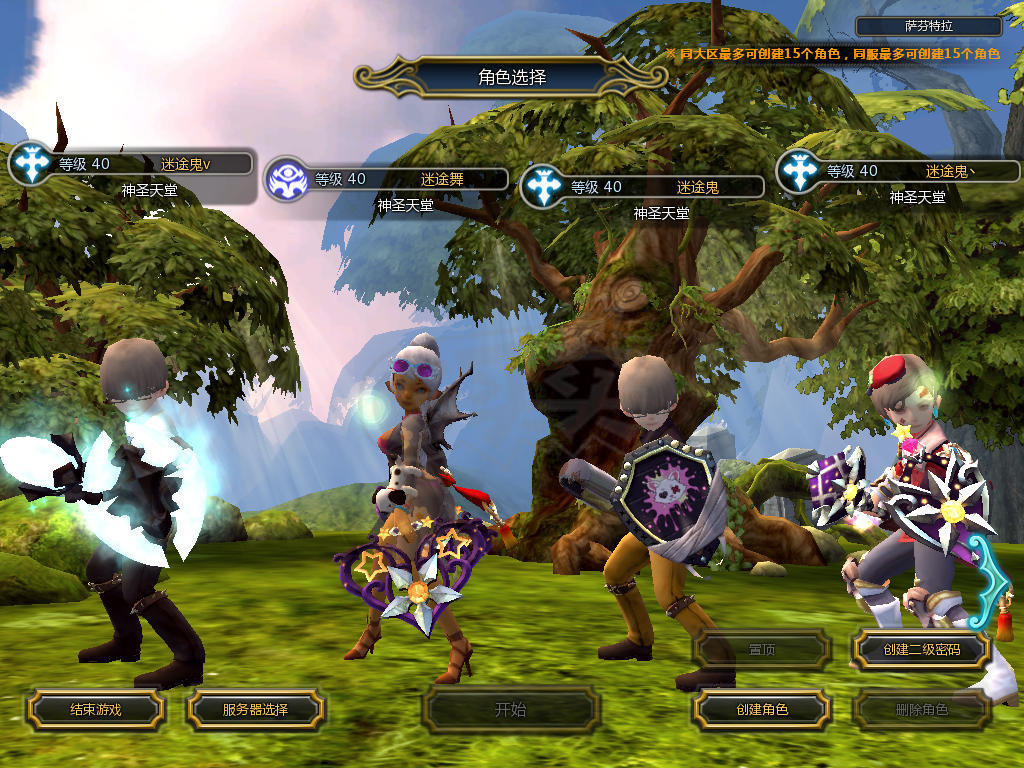Open 服务器选择 server selection
The width and height of the screenshot is (1024, 768).
[255, 710]
